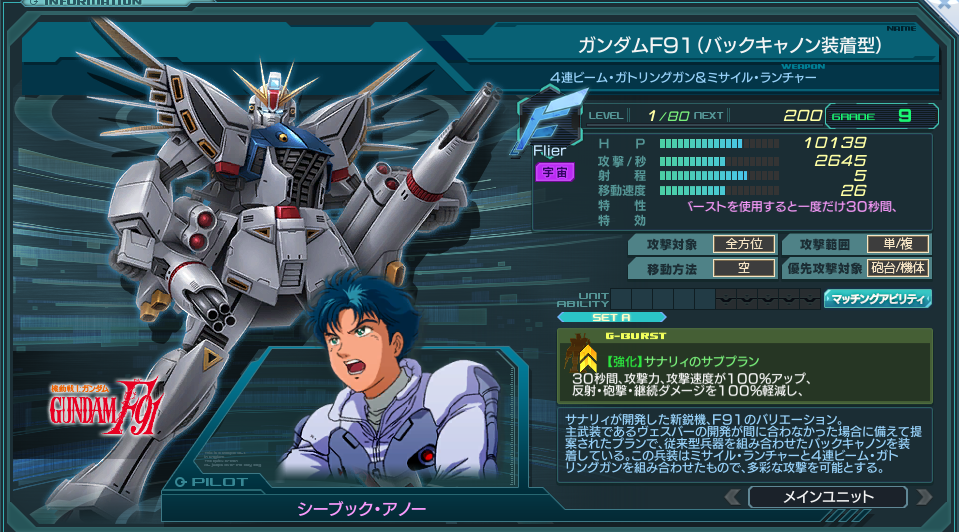Show previous unit with left arrow beside メインユニット
Screen dimensions: 959x532
coord(733,497)
